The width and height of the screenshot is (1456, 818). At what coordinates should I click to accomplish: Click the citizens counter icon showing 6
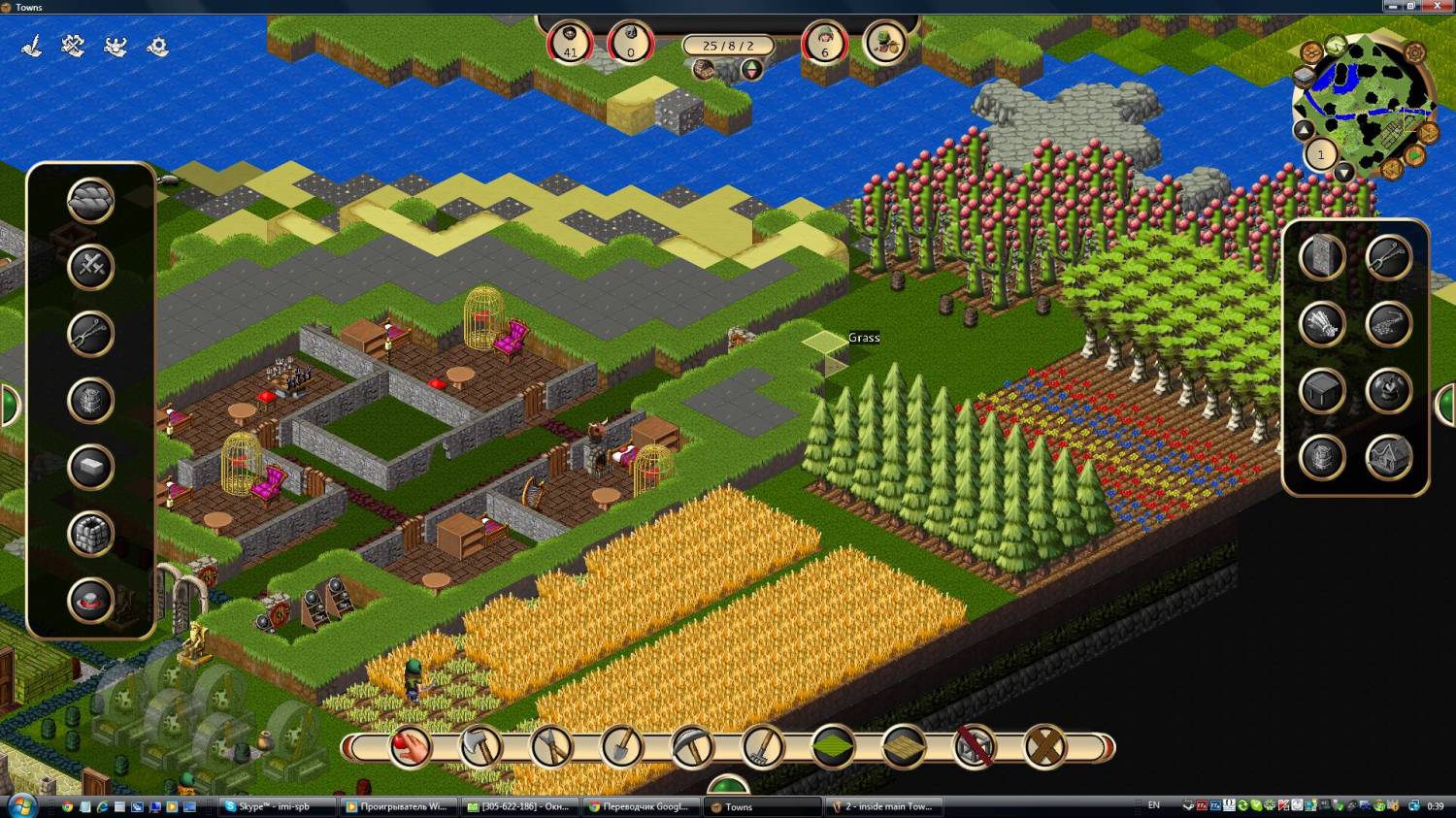pos(825,43)
